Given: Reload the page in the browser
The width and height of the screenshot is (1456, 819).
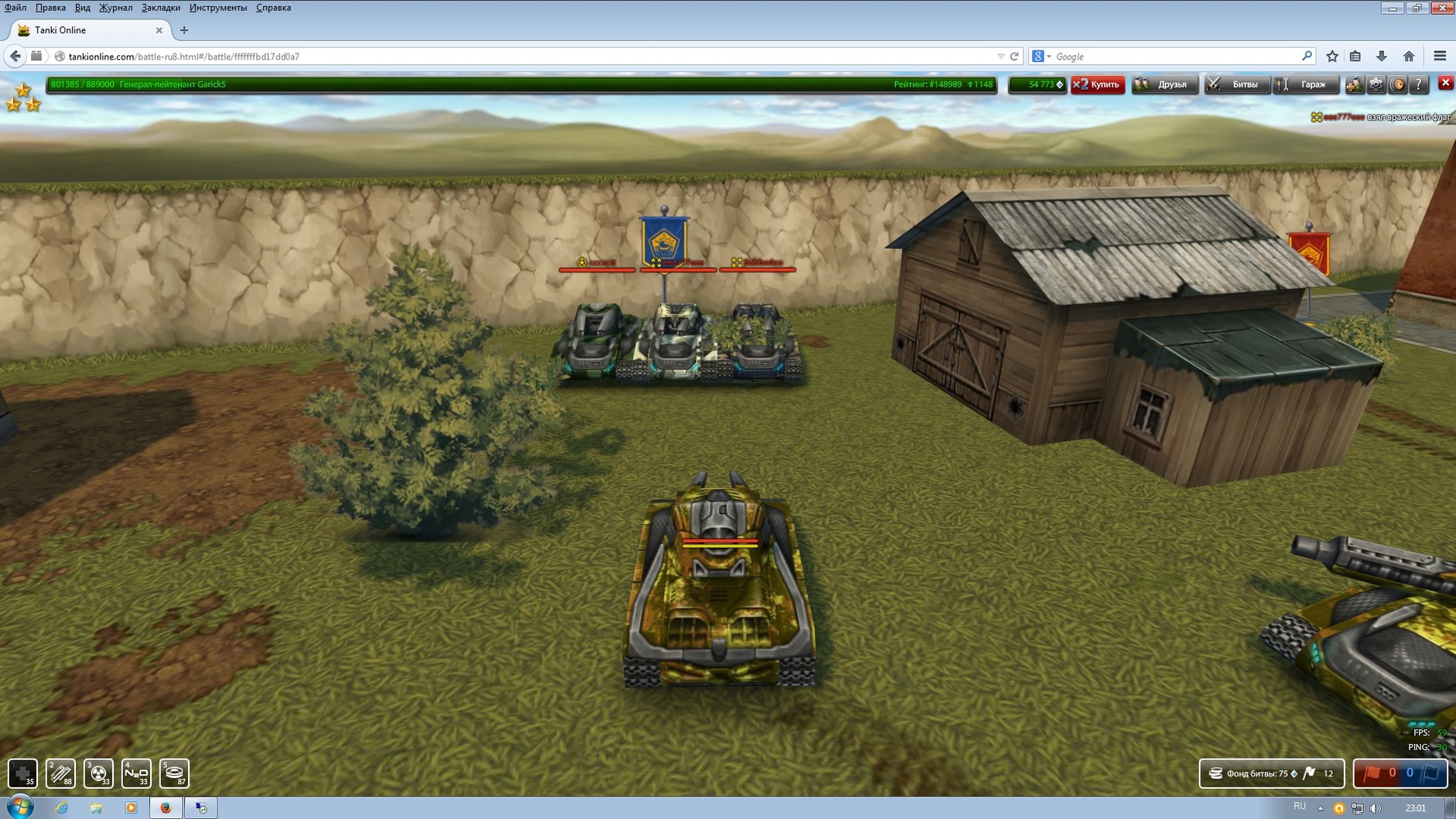Looking at the screenshot, I should point(1014,57).
